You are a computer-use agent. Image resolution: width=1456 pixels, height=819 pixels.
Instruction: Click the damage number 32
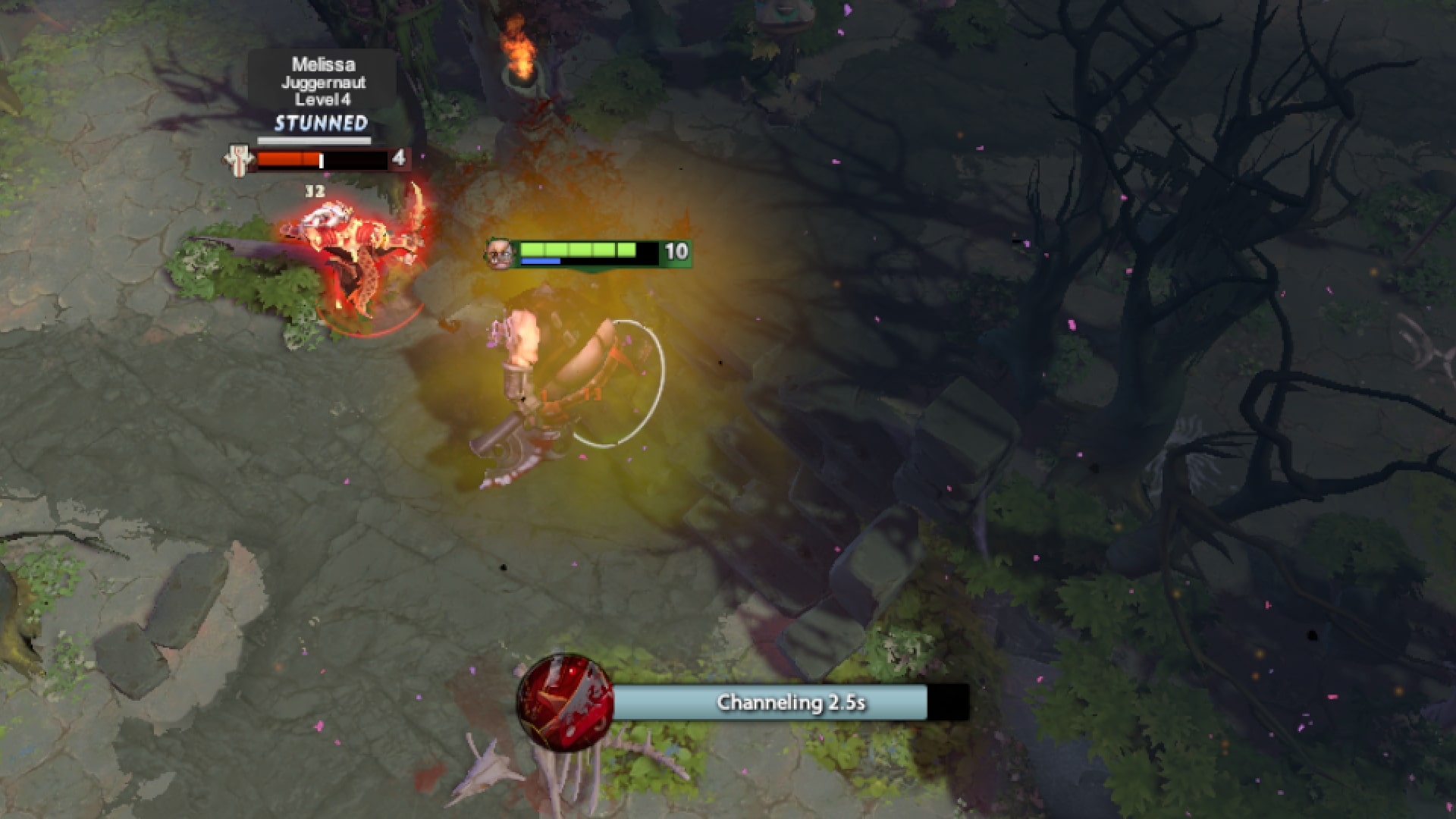click(x=314, y=188)
